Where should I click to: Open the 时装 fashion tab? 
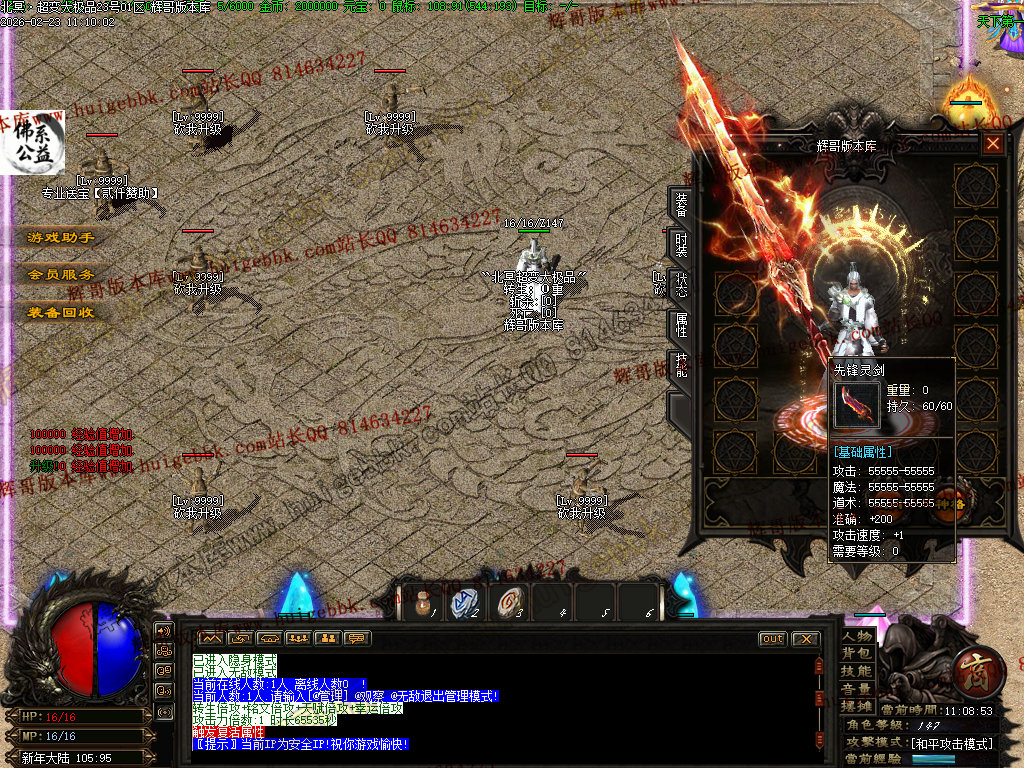pos(681,246)
